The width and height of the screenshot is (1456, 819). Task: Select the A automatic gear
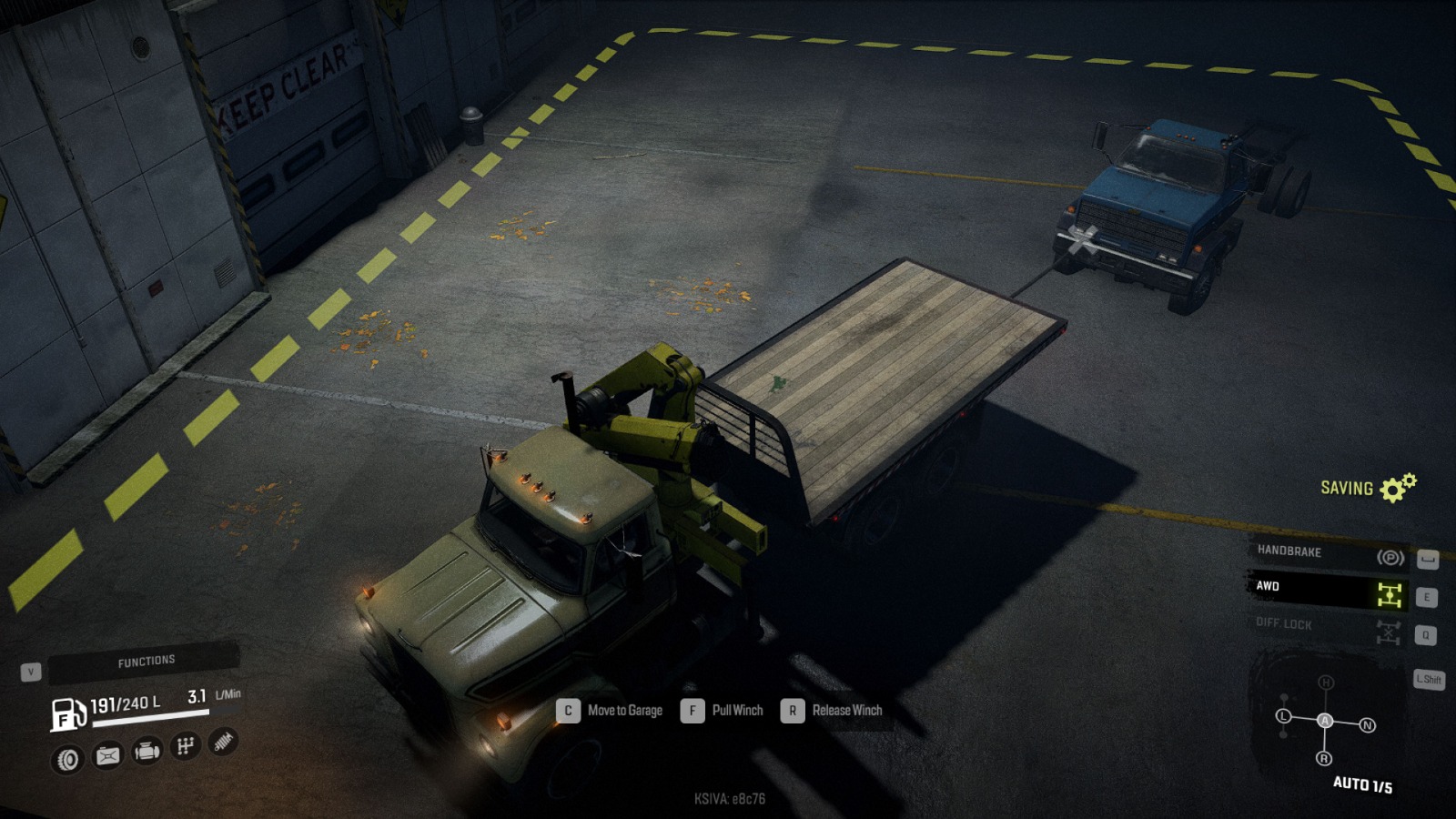1325,721
